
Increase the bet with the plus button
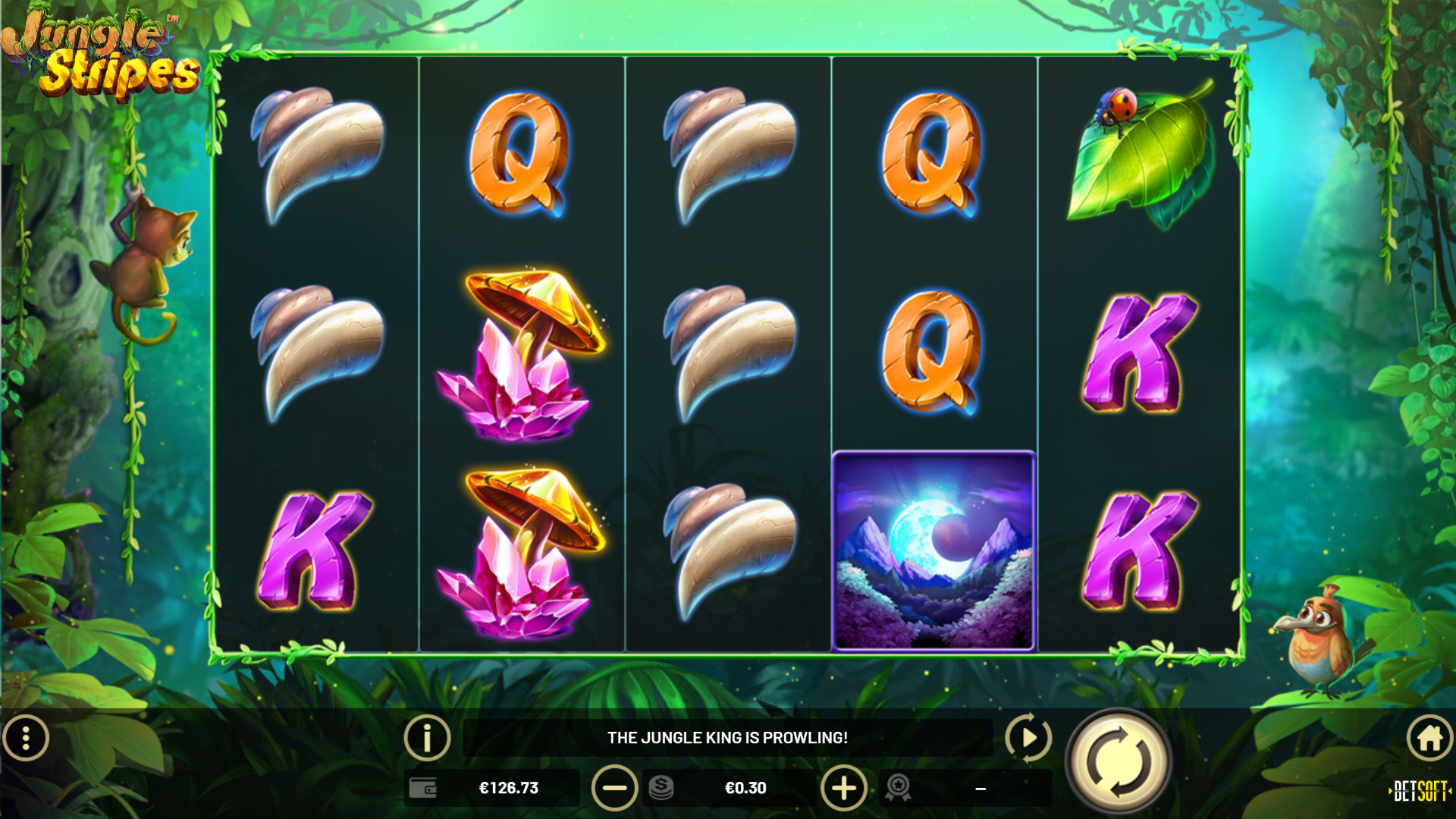[843, 788]
